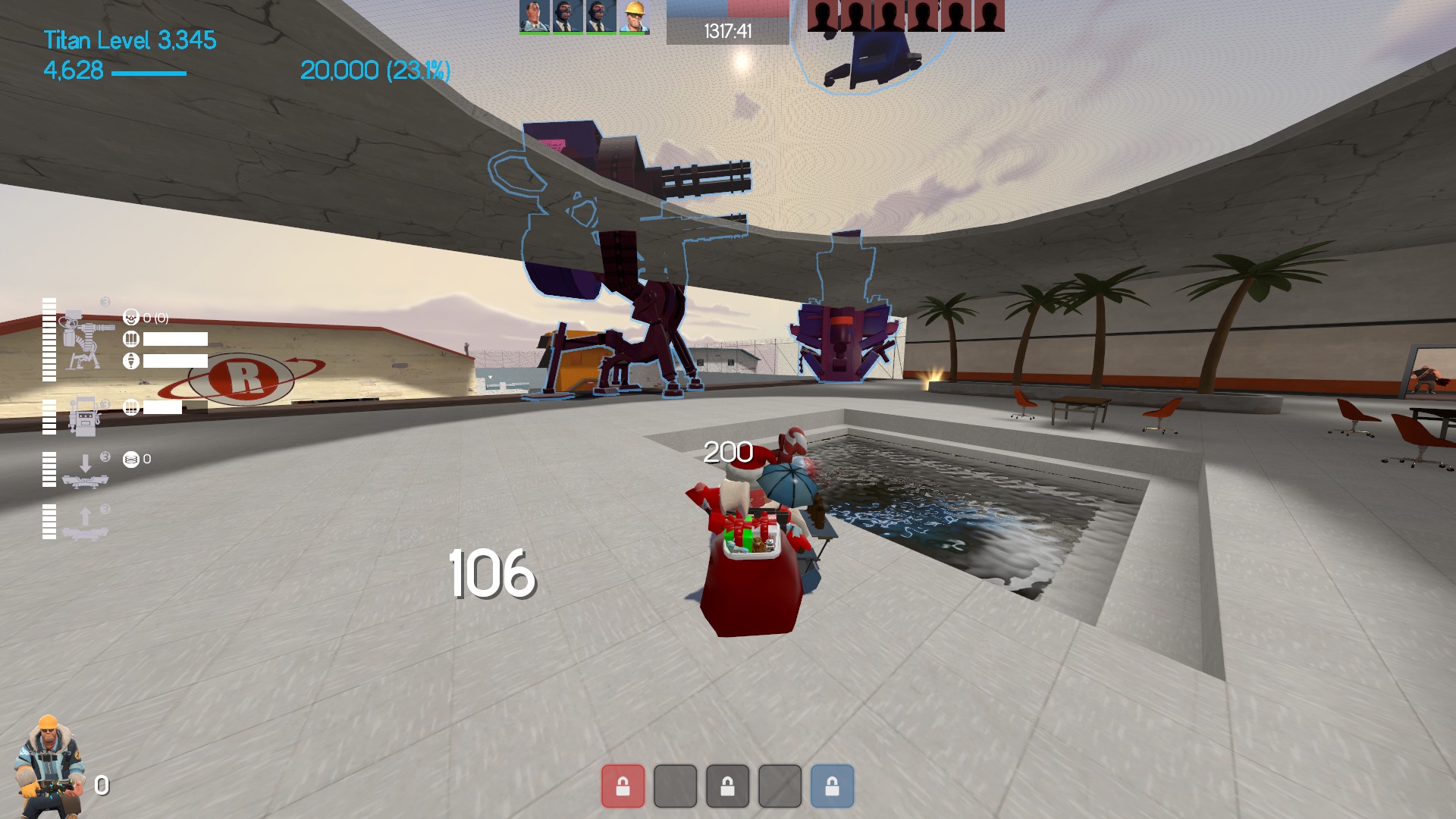This screenshot has width=1456, height=819.
Task: Select the sentry gun building status icon
Action: (x=86, y=339)
